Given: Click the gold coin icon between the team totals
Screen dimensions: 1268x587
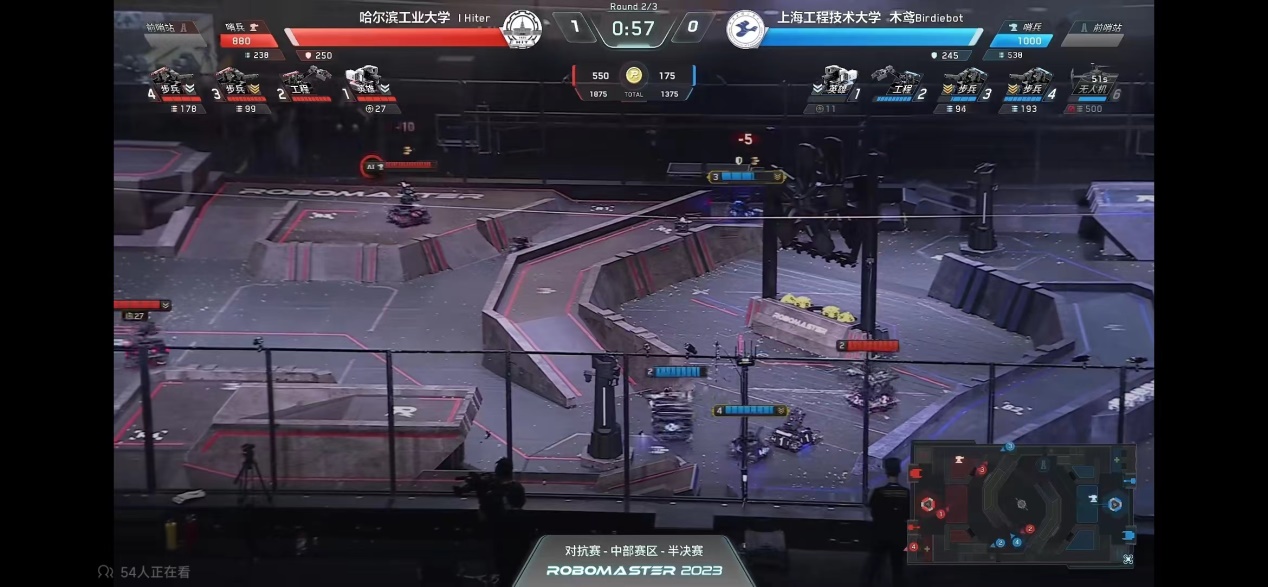Looking at the screenshot, I should (x=633, y=76).
